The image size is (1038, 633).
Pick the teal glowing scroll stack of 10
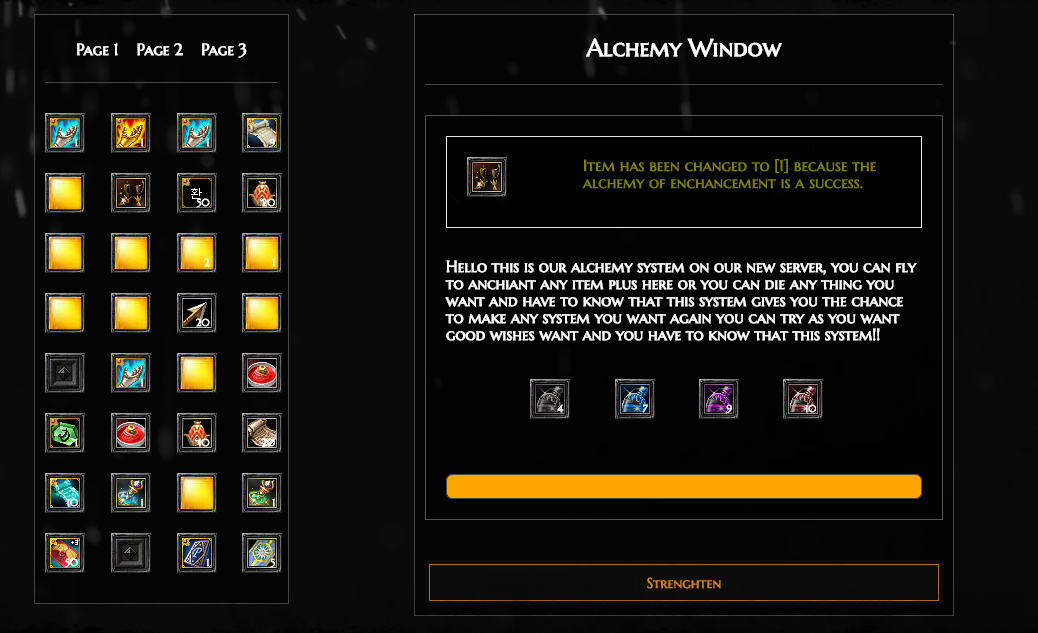[x=65, y=493]
